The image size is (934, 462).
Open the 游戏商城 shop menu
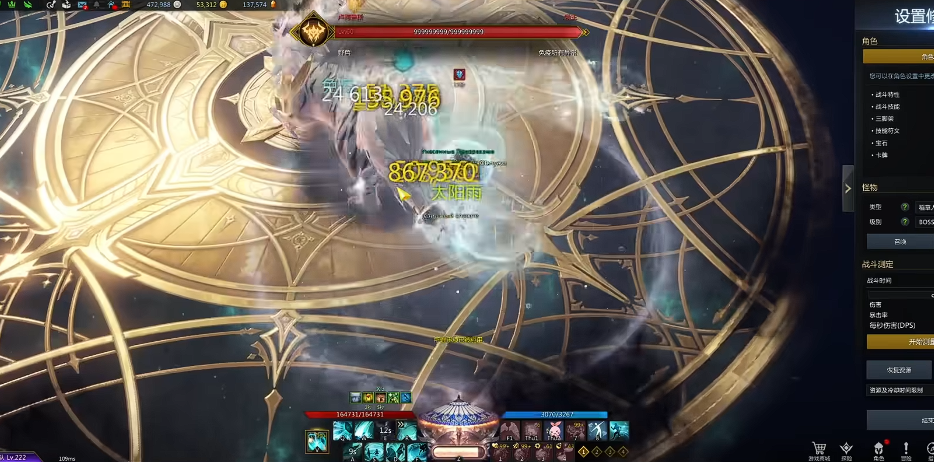coord(819,450)
